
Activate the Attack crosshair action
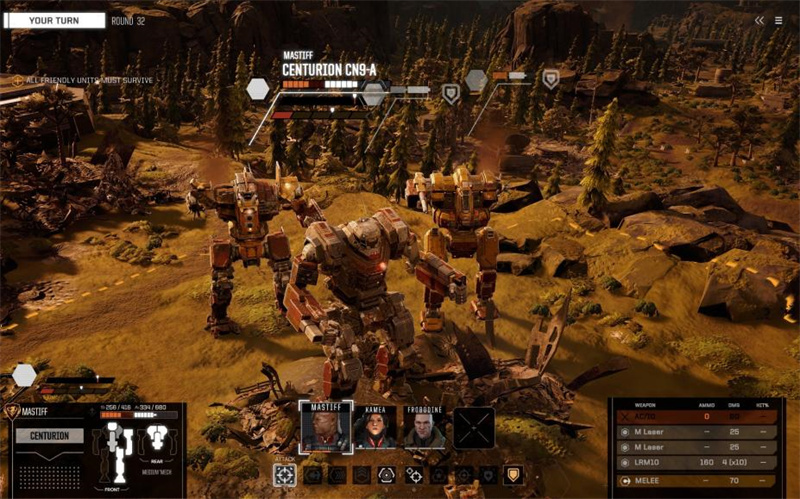[284, 475]
